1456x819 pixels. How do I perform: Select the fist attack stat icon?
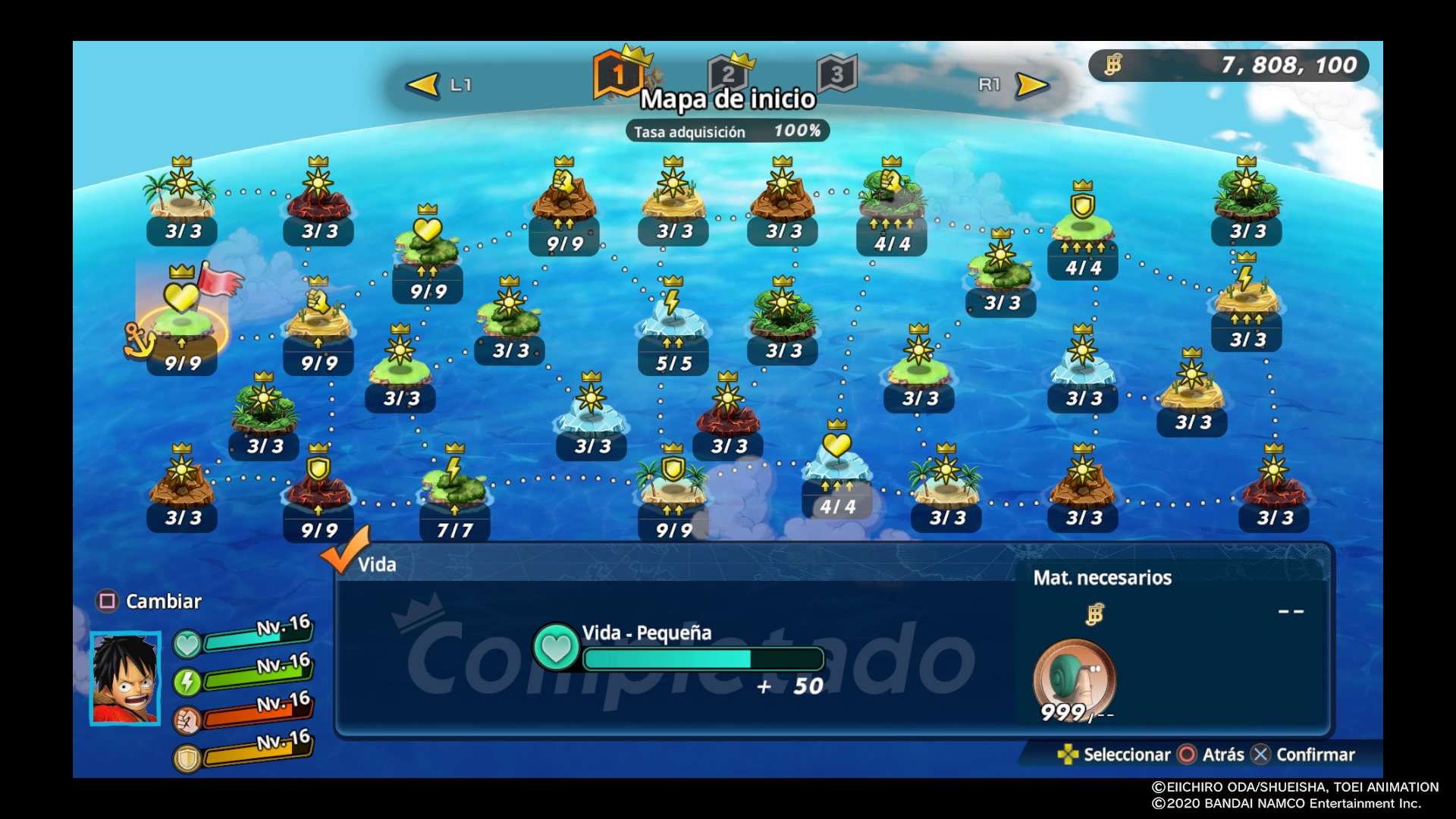pos(187,720)
